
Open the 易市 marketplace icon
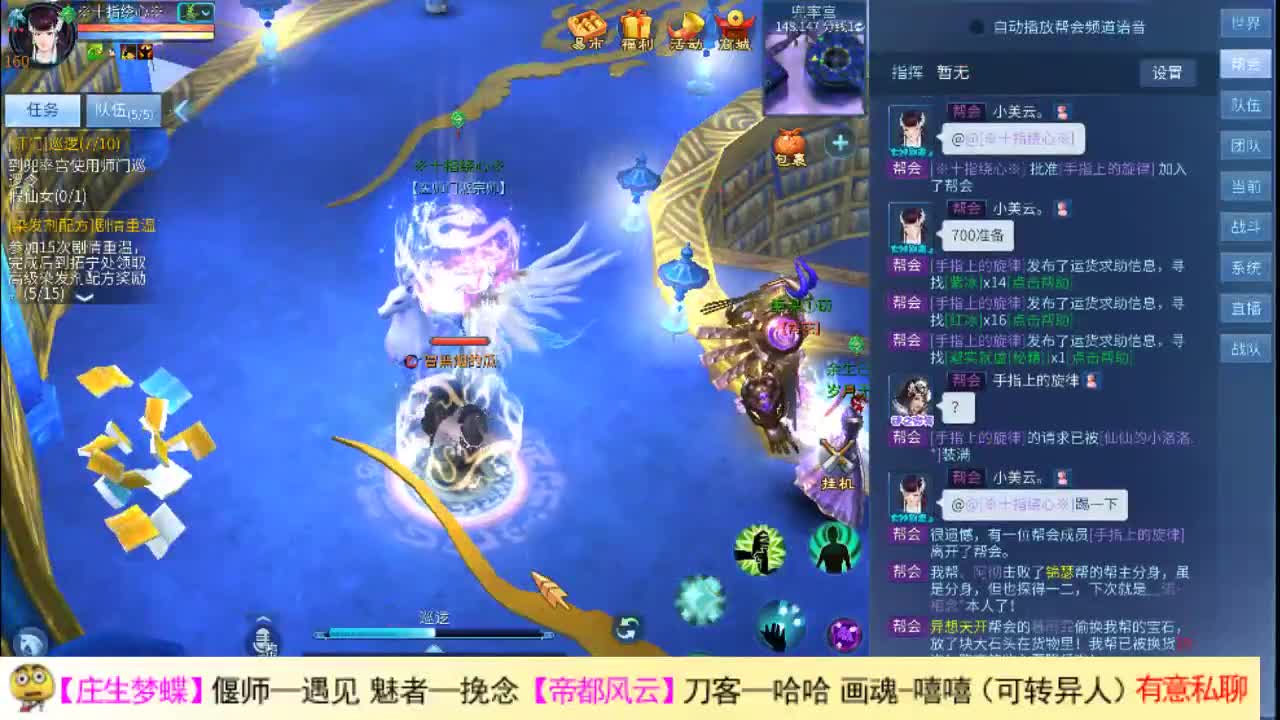click(x=590, y=25)
